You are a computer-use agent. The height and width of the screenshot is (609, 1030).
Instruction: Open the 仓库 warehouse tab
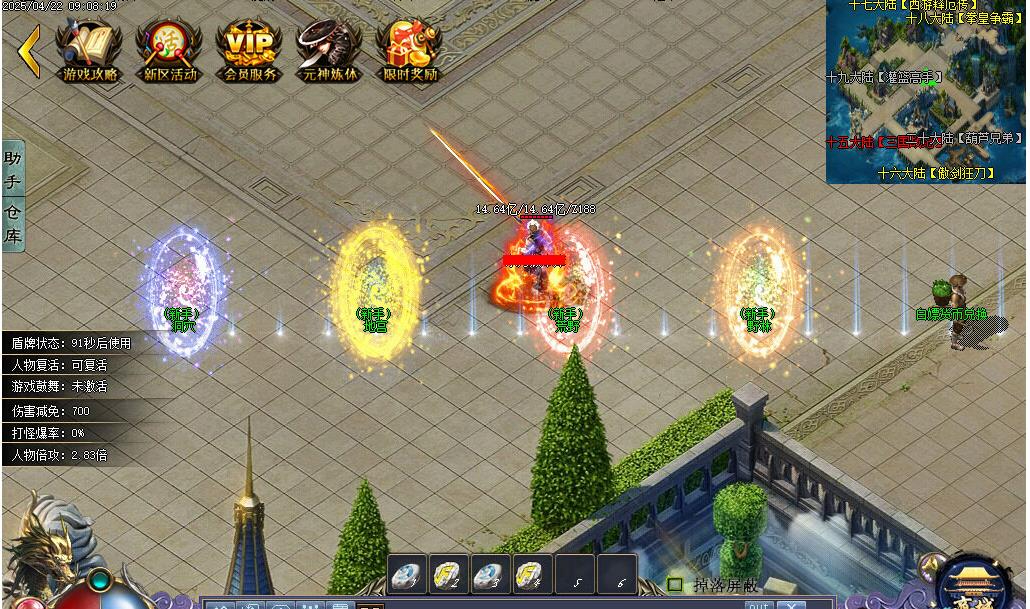coord(13,223)
